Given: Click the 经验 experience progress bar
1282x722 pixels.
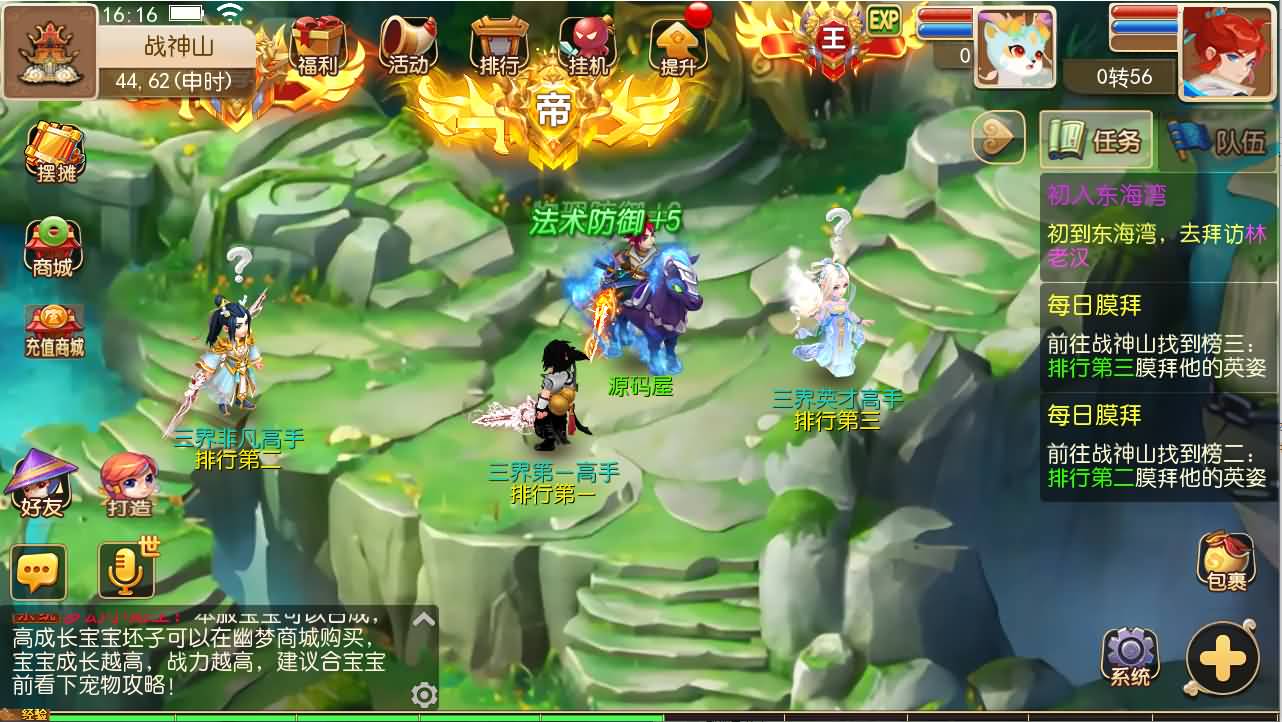Looking at the screenshot, I should click(300, 716).
